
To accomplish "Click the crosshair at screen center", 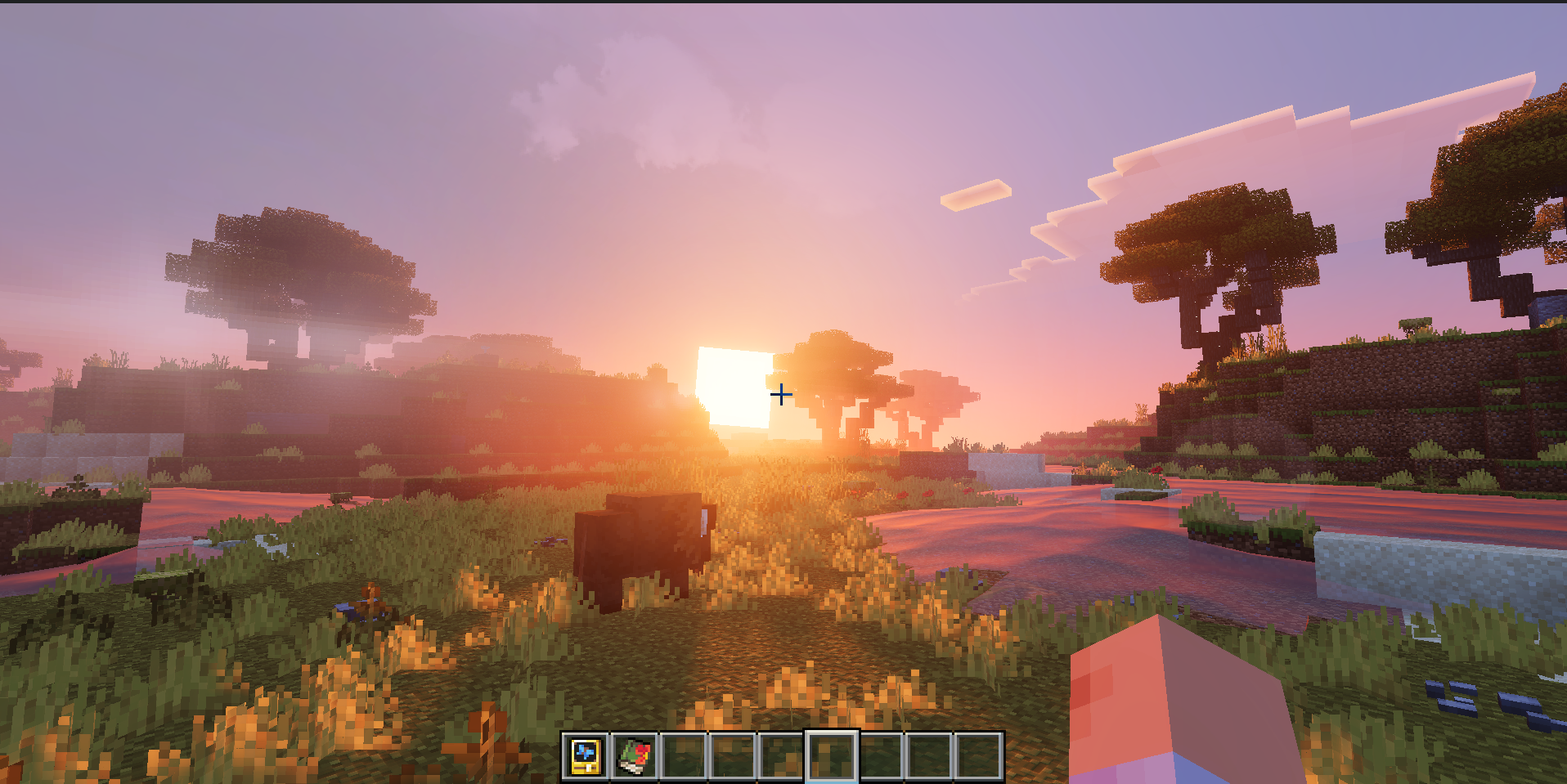I will (x=781, y=393).
